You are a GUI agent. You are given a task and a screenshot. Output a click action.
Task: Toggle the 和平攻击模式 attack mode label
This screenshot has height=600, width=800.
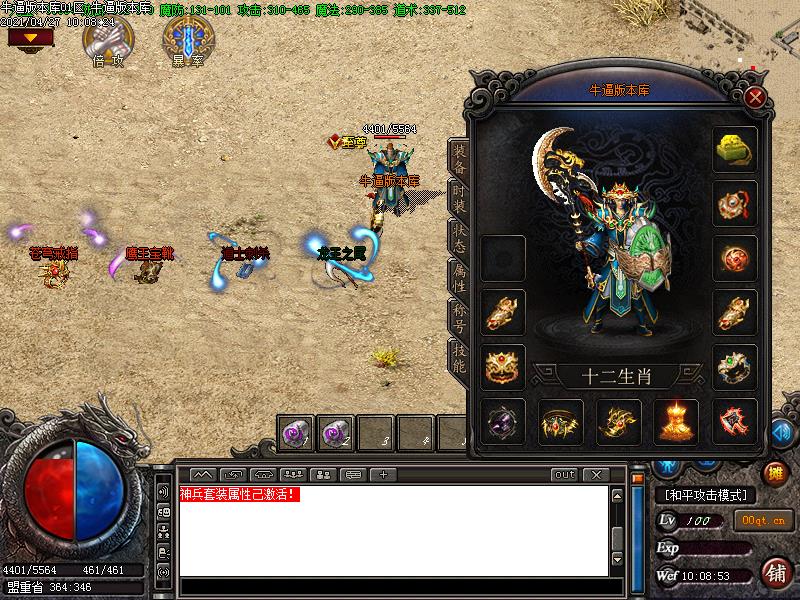706,495
